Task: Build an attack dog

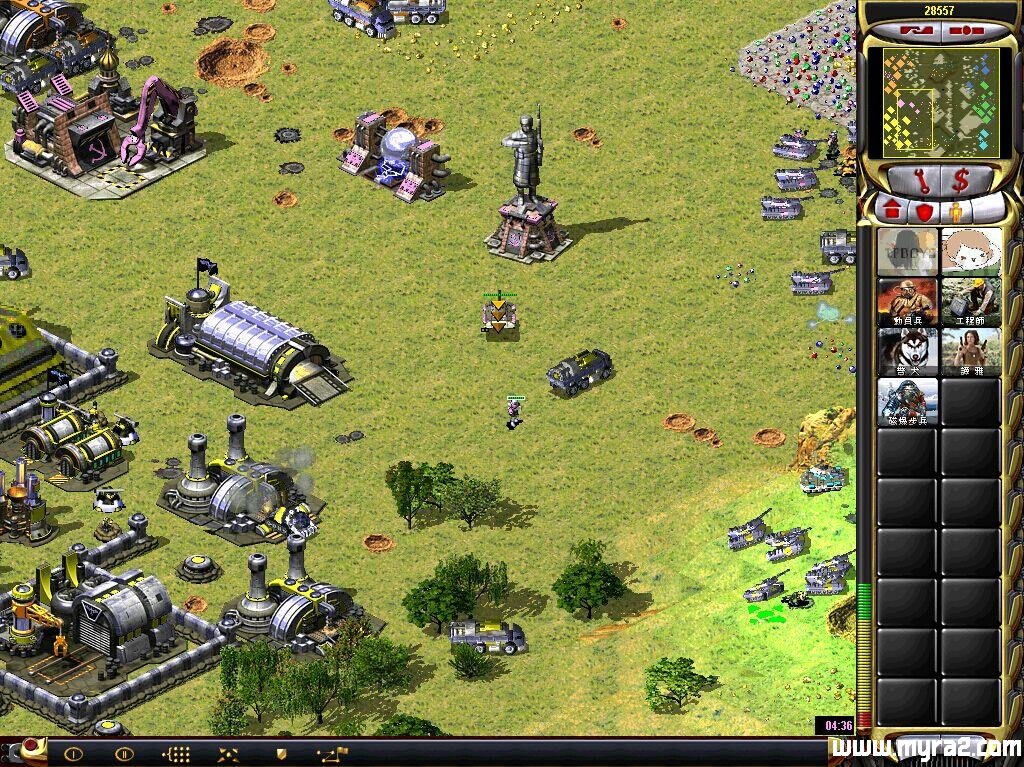Action: (x=908, y=352)
